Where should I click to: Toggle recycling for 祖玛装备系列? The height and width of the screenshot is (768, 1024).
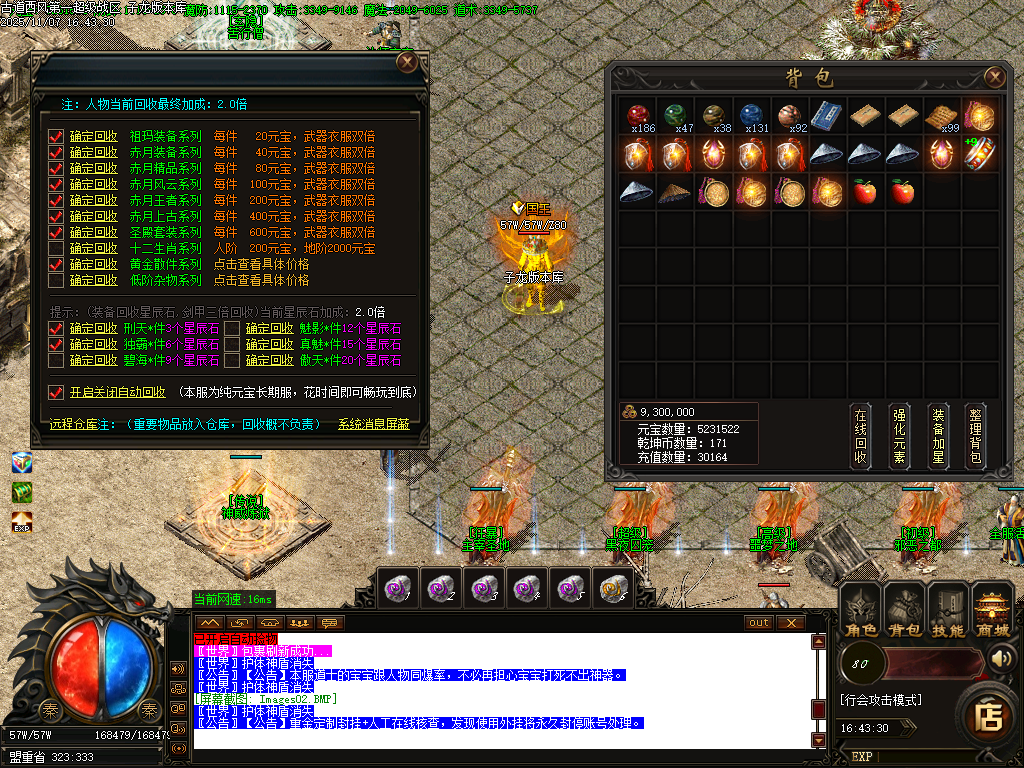(x=56, y=136)
